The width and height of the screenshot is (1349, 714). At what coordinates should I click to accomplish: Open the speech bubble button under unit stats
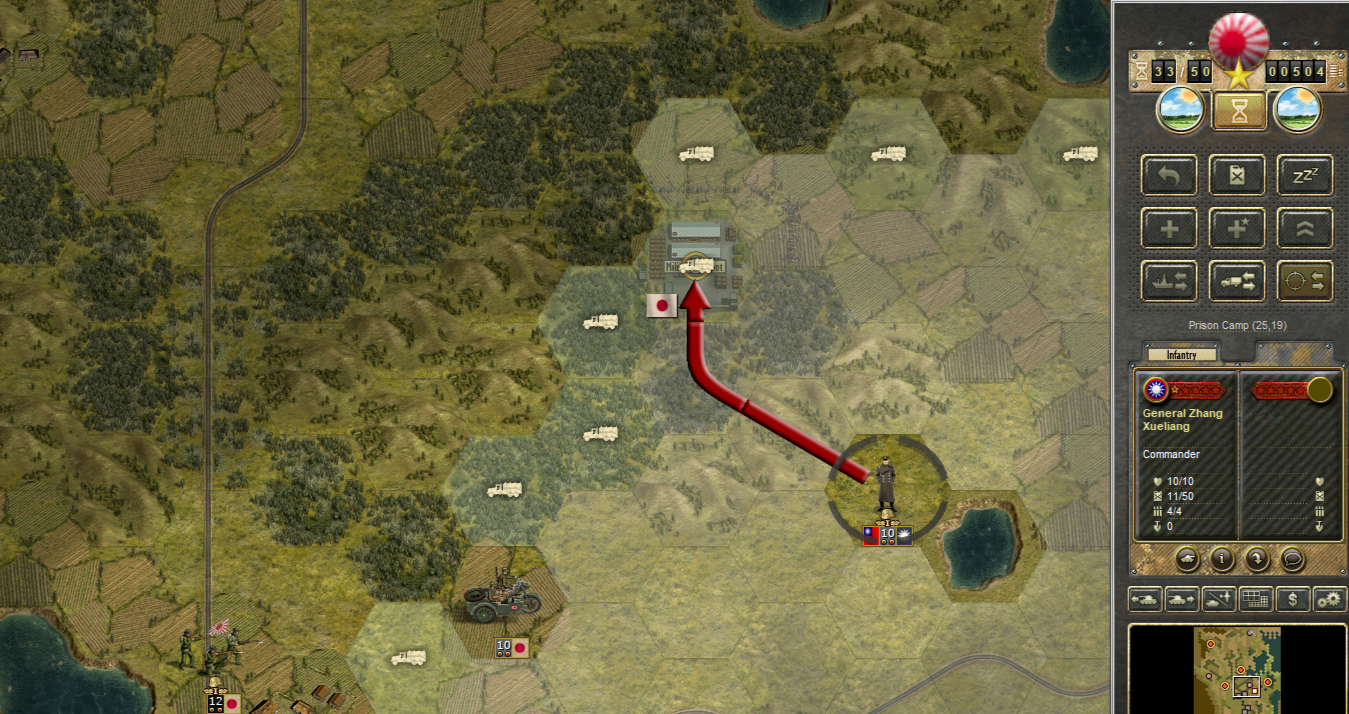[x=1291, y=558]
